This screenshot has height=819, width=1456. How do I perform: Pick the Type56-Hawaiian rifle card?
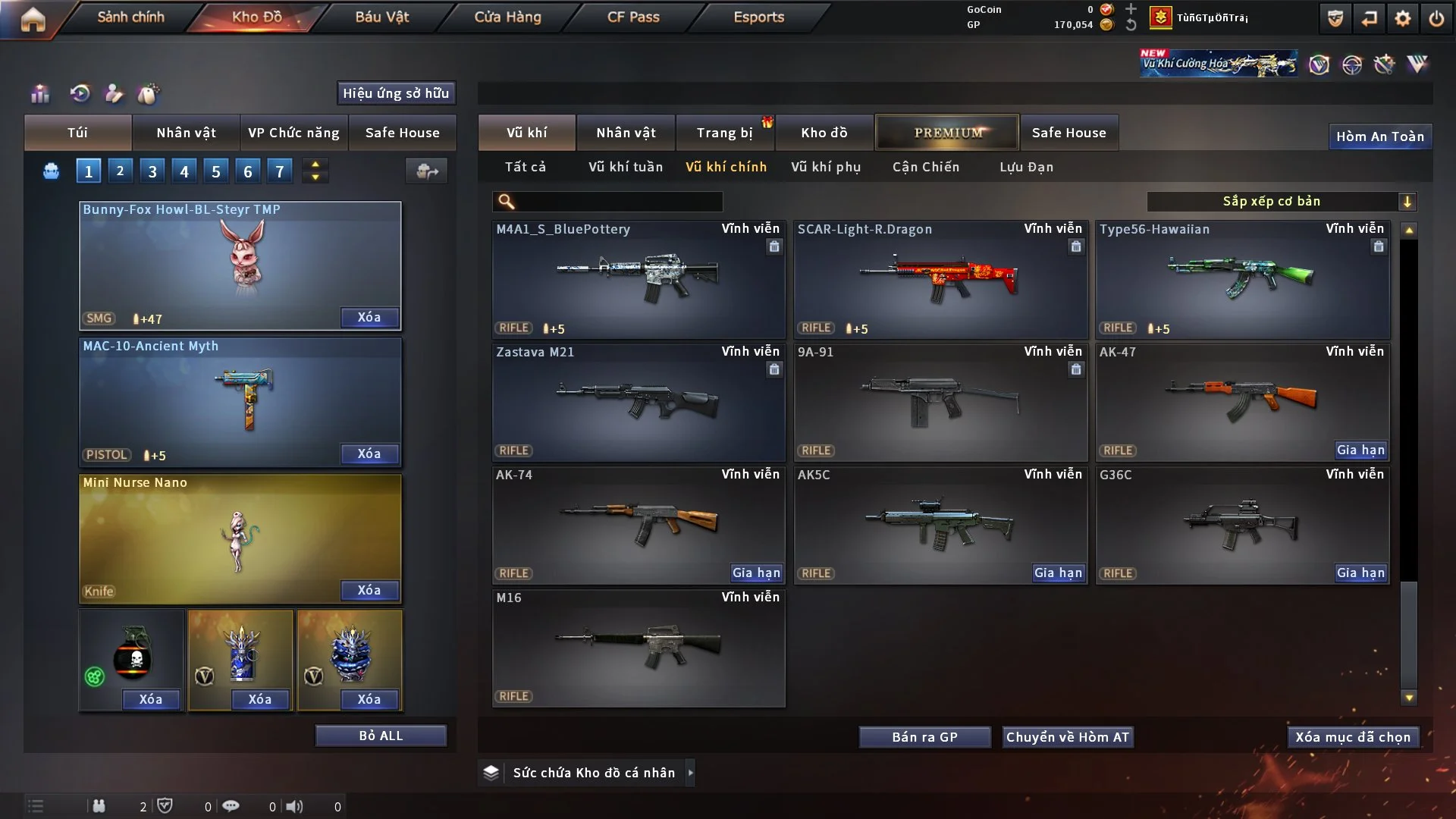click(1242, 279)
